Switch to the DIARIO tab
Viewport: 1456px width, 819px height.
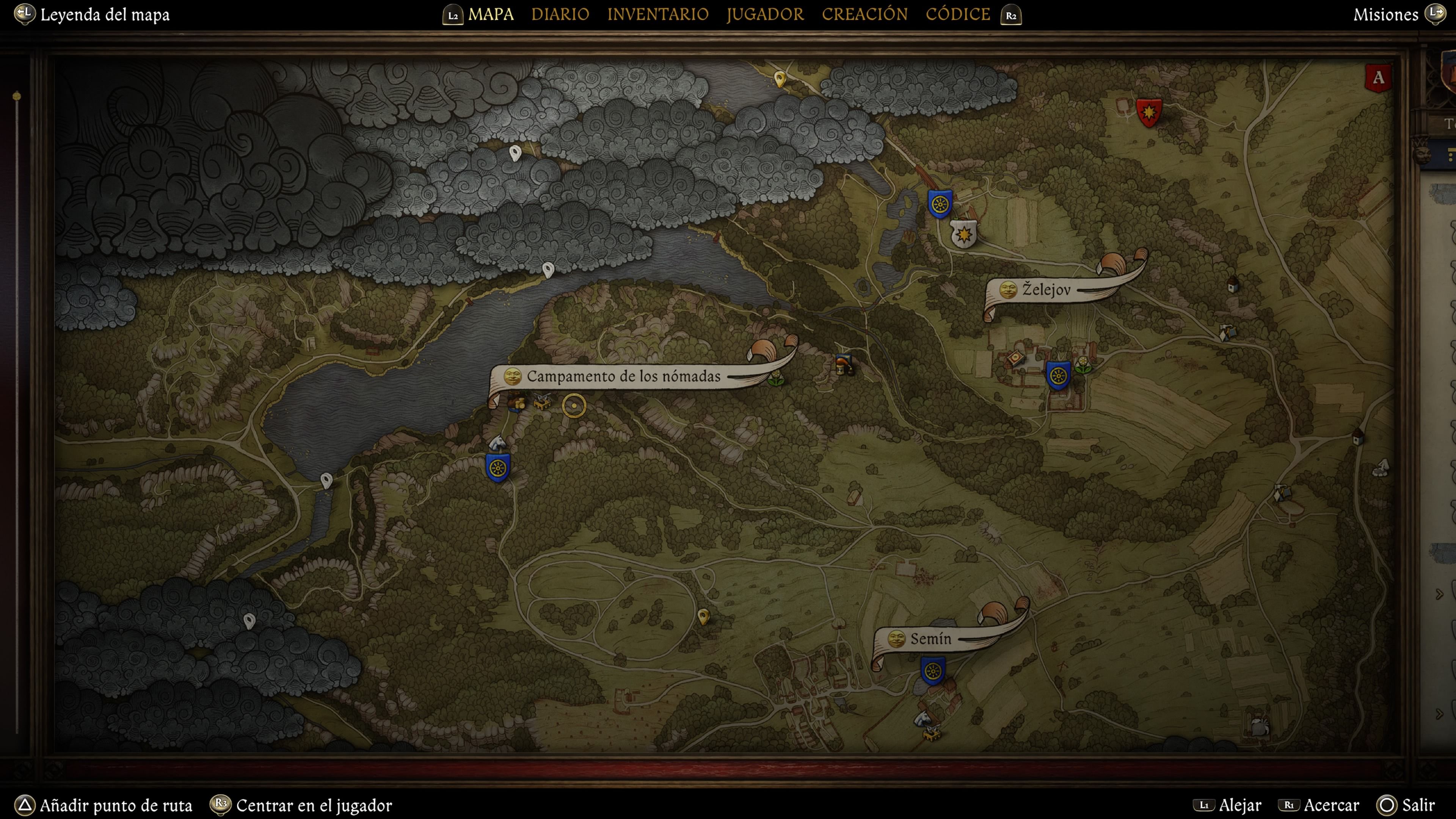[x=560, y=14]
